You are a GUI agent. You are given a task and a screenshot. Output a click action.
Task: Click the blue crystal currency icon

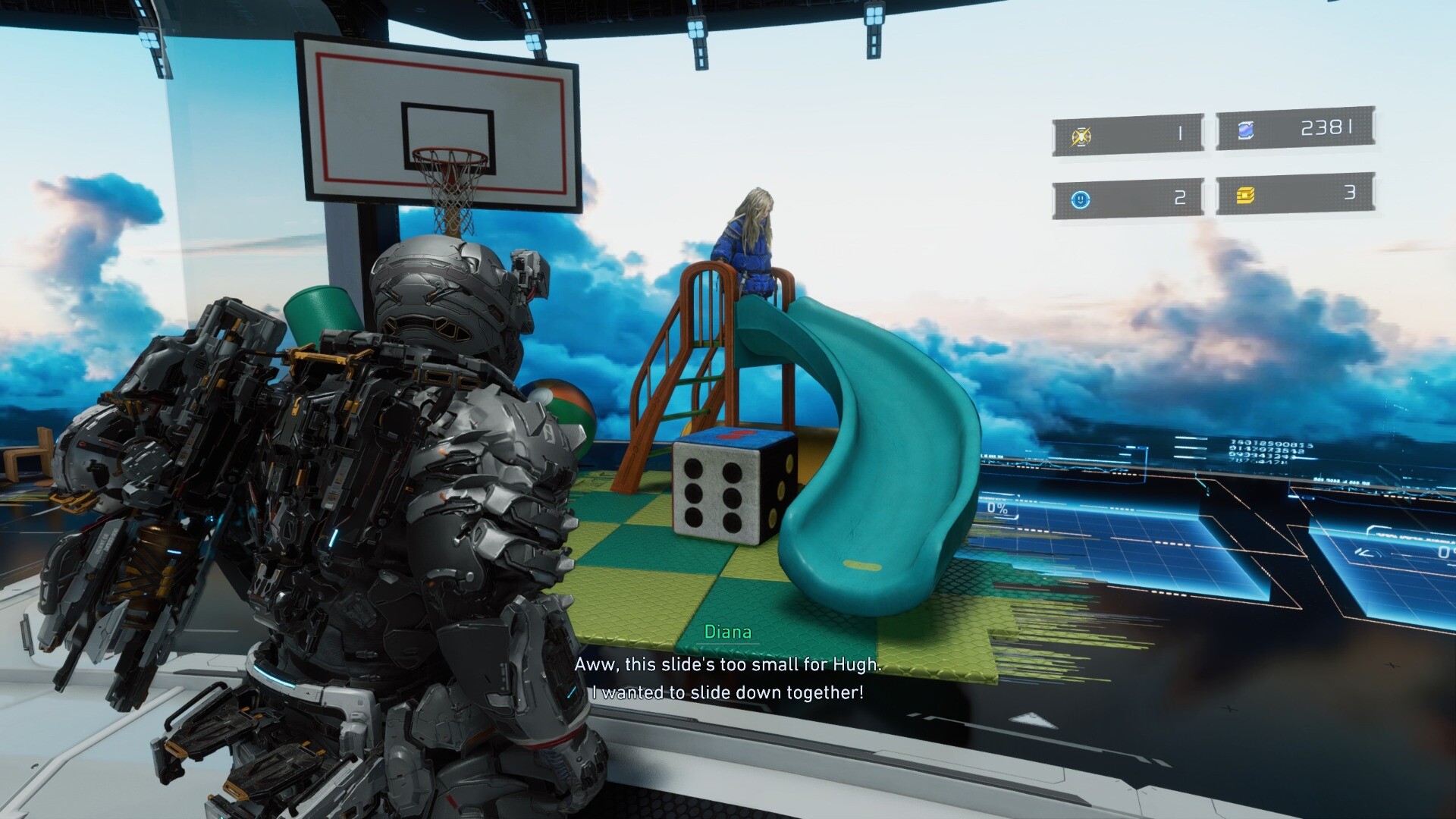click(x=1245, y=131)
